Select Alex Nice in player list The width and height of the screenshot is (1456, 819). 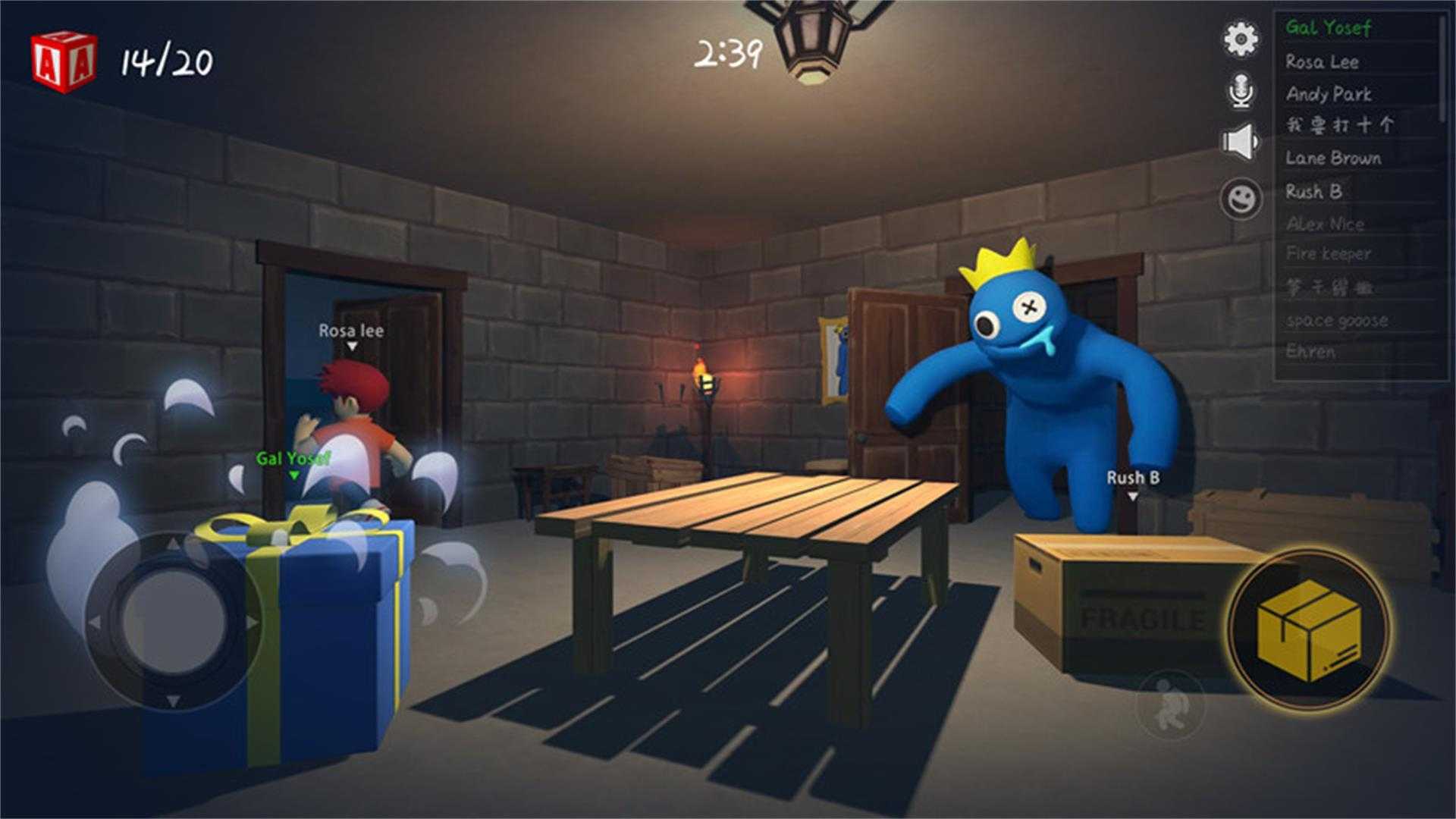[x=1325, y=224]
